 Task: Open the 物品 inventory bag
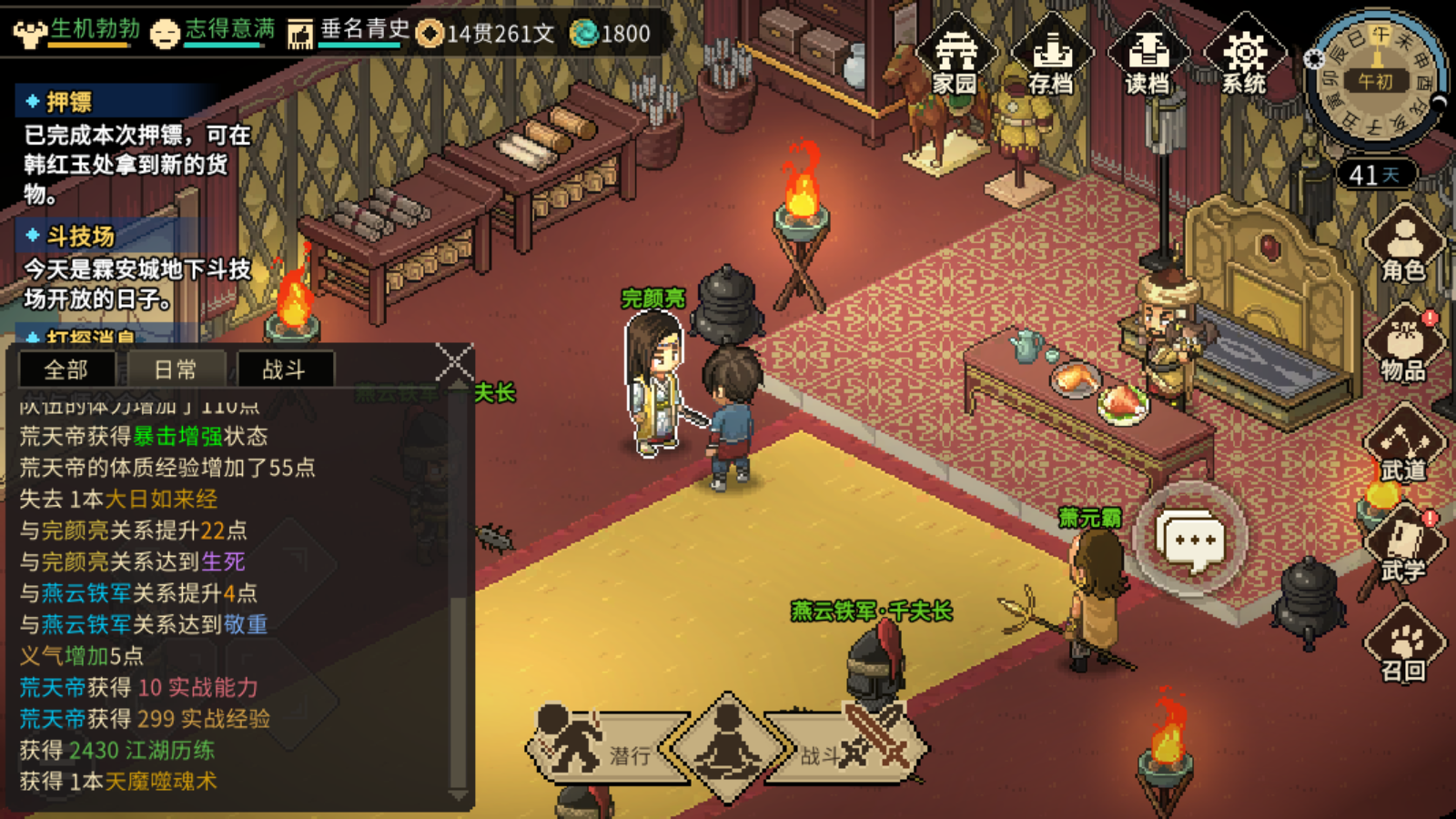pyautogui.click(x=1404, y=346)
